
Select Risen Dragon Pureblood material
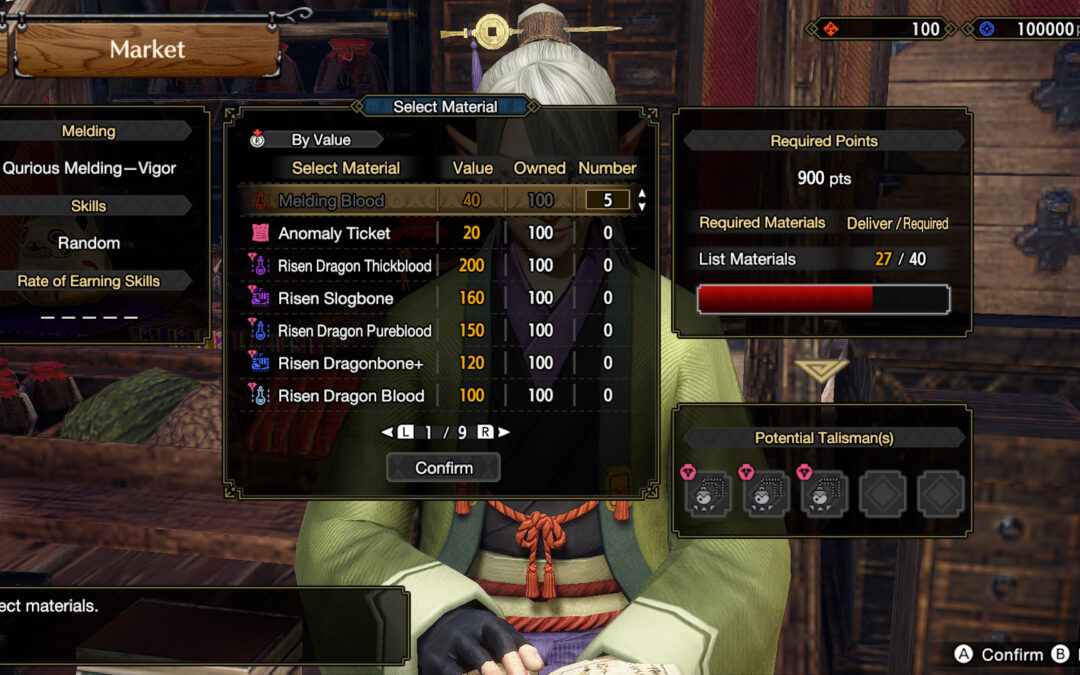[x=354, y=331]
